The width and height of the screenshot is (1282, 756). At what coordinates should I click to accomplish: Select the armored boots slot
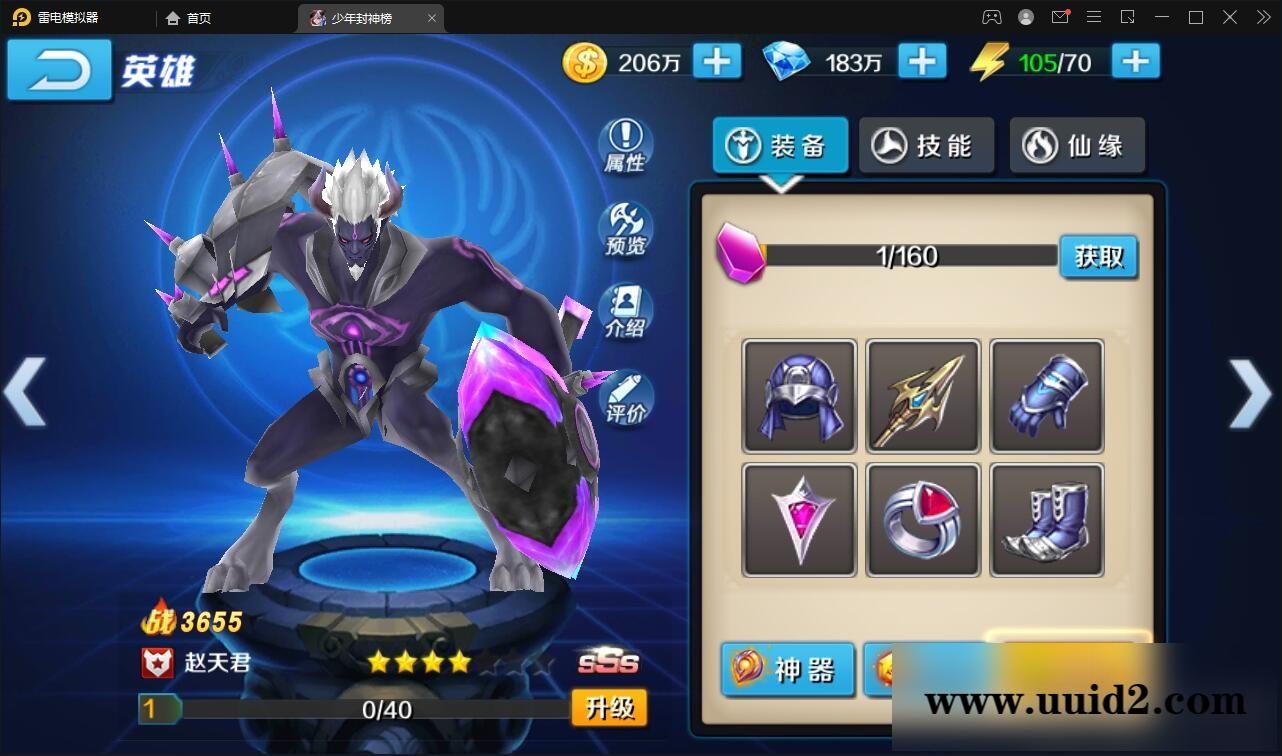(x=1047, y=520)
